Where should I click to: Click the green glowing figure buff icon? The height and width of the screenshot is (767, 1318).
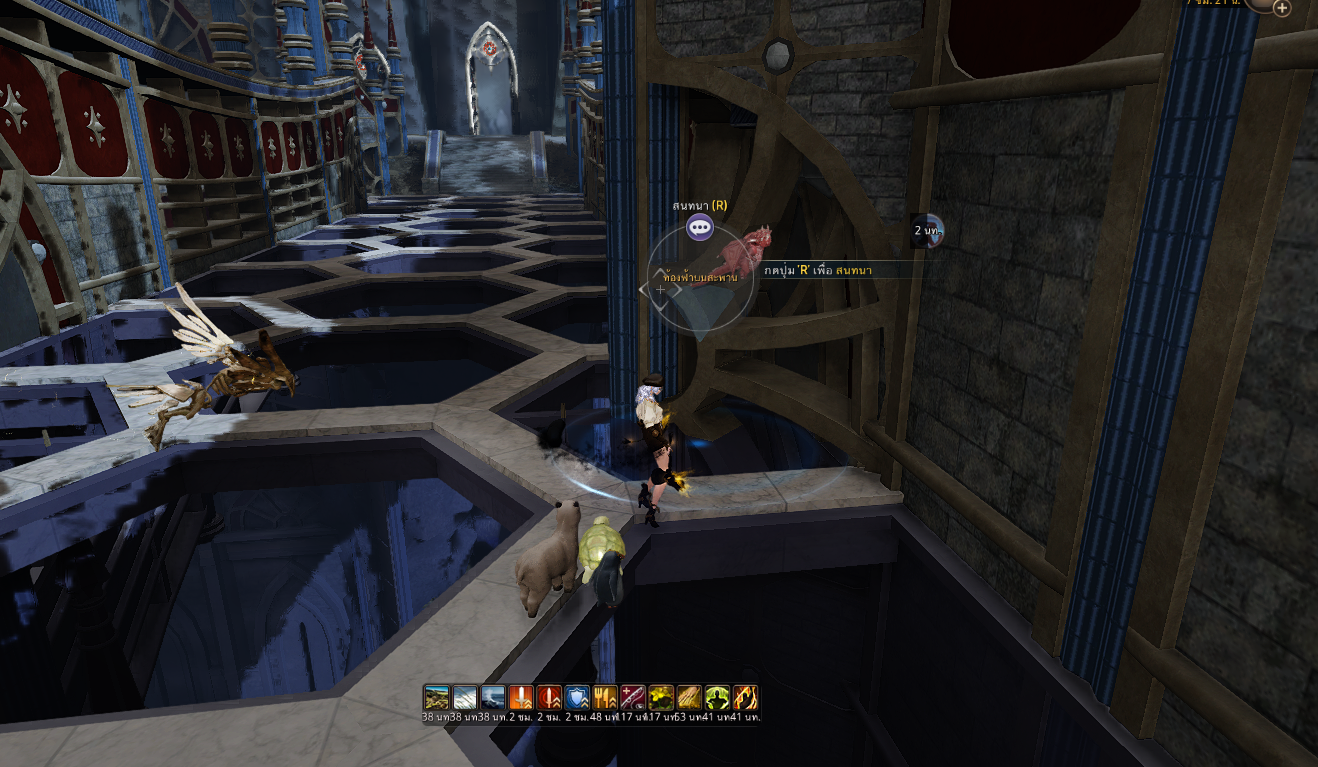coord(717,697)
